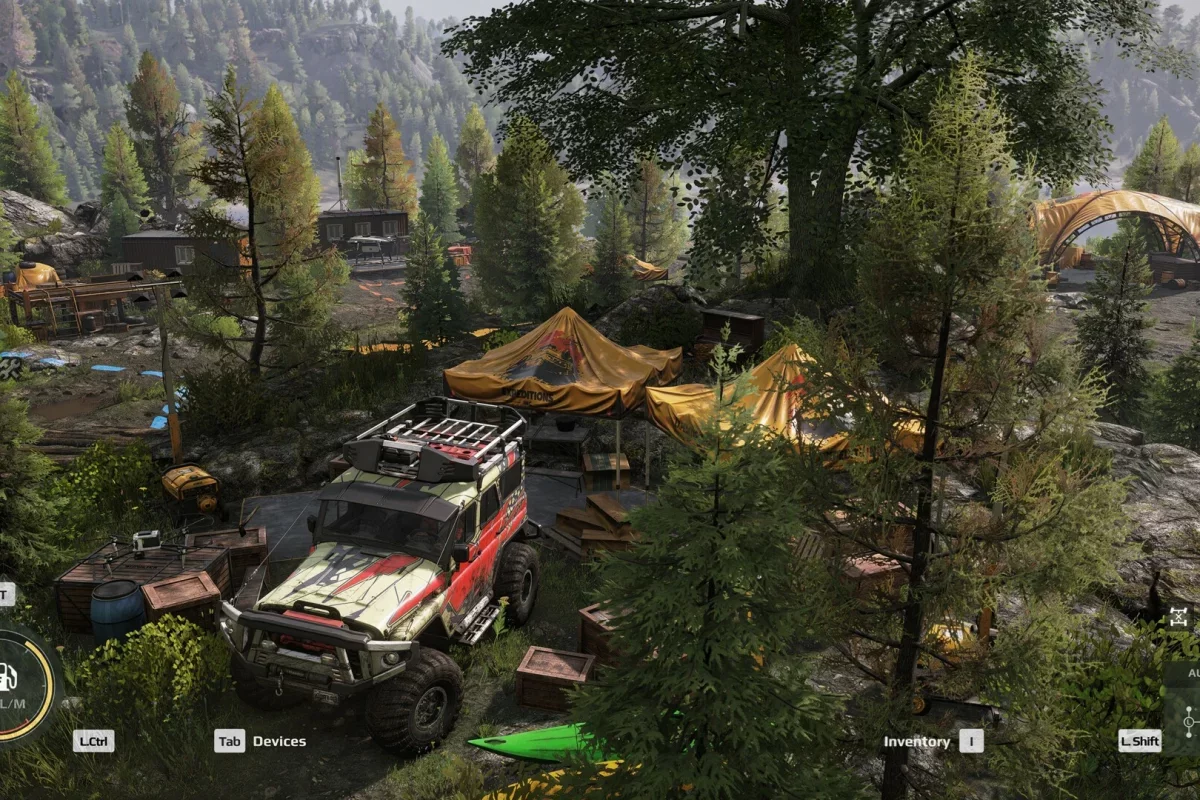
Task: Toggle the differential lock axle icon
Action: [1180, 616]
